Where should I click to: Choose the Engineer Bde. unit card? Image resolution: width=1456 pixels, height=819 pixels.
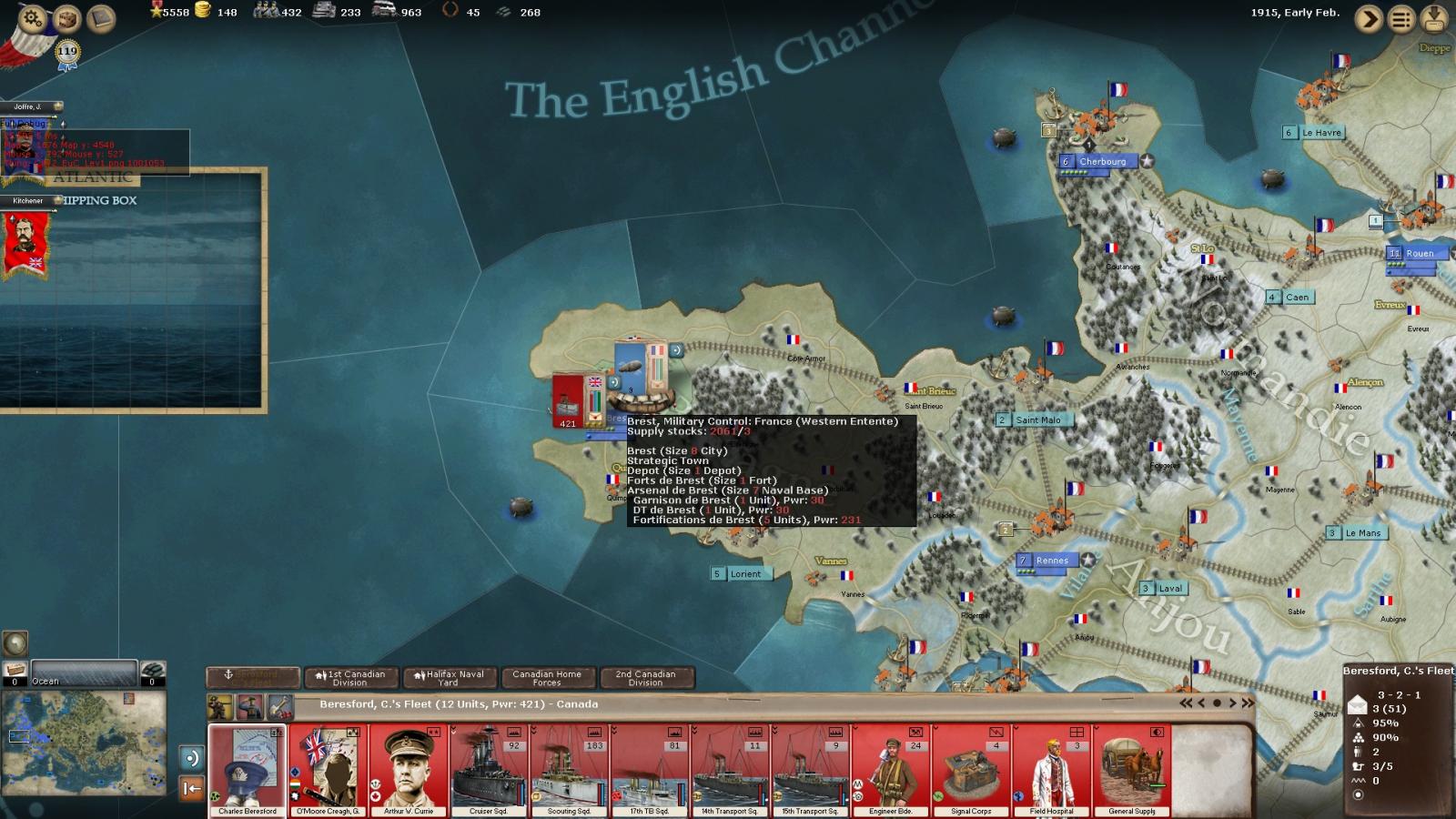coord(891,770)
